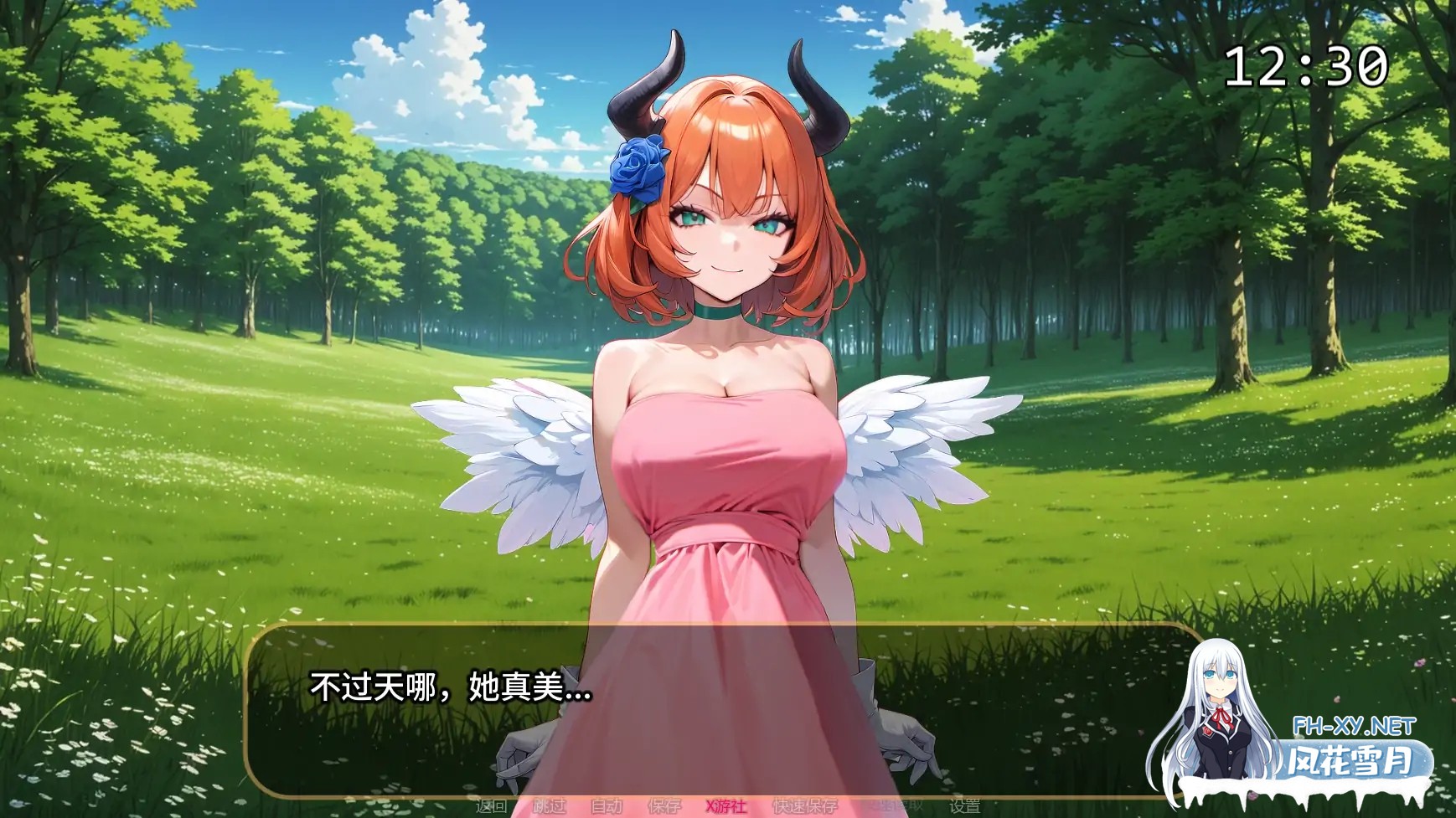Click the highlighted X游社 link
This screenshot has height=818, width=1456.
(x=727, y=805)
